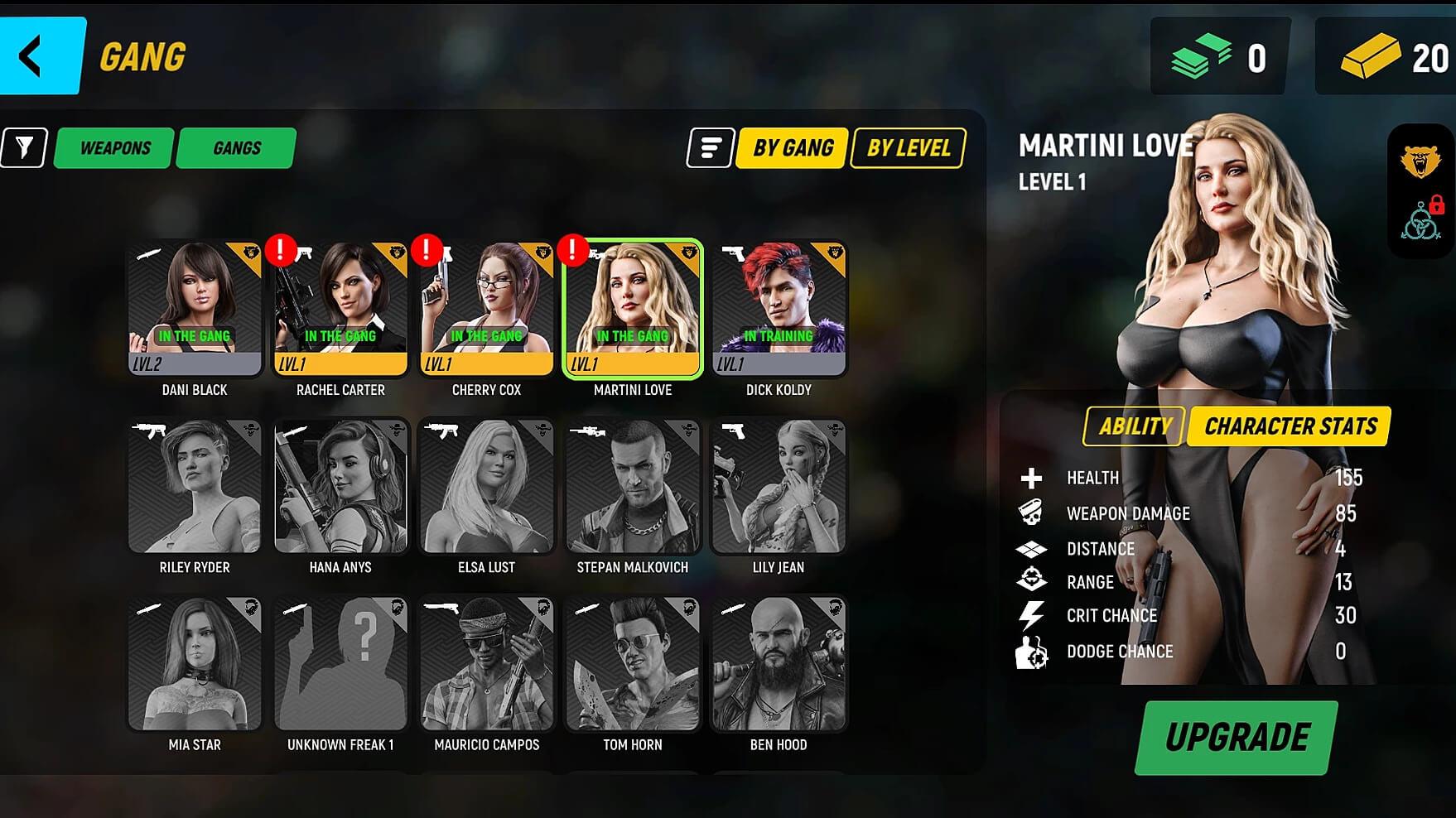
Task: Go back using the blue arrow button
Action: pos(40,56)
